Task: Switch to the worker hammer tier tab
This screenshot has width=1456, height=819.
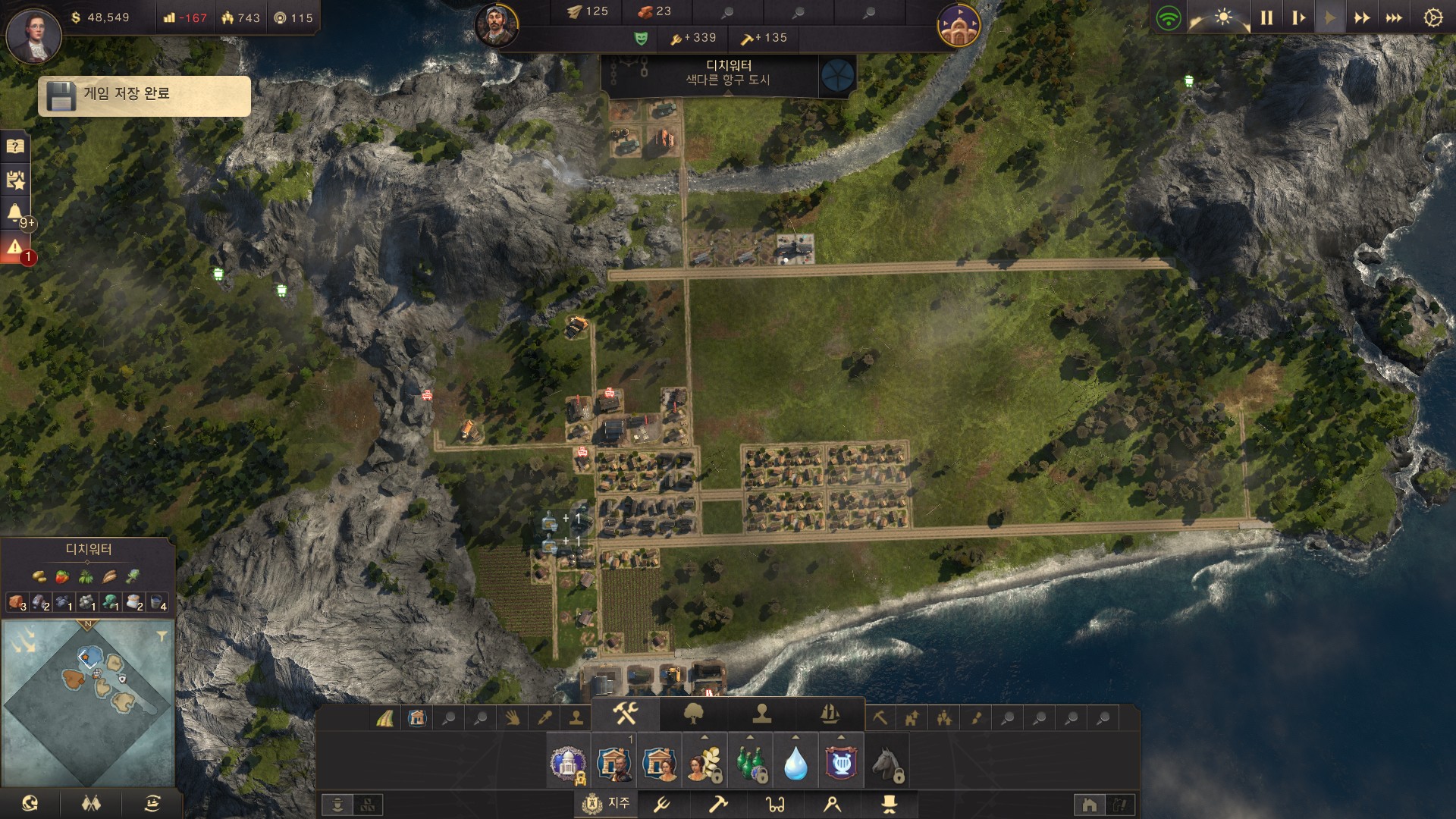Action: pyautogui.click(x=717, y=803)
